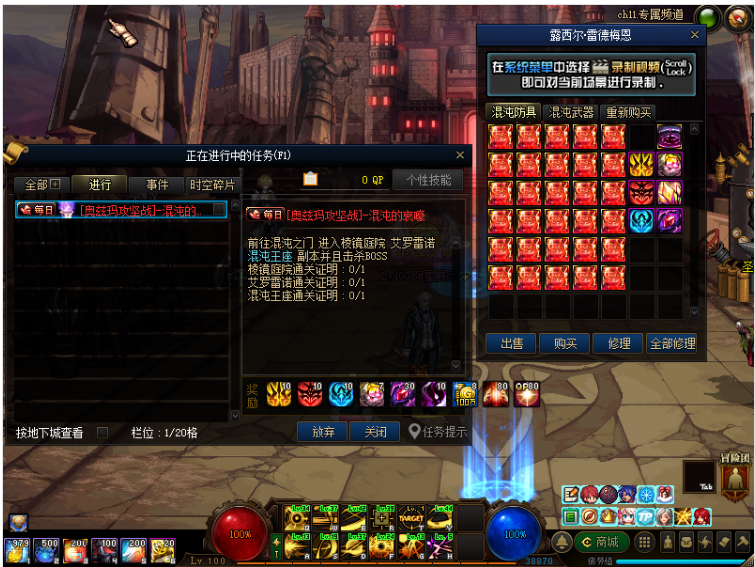Open the 个性技能 button

click(428, 180)
